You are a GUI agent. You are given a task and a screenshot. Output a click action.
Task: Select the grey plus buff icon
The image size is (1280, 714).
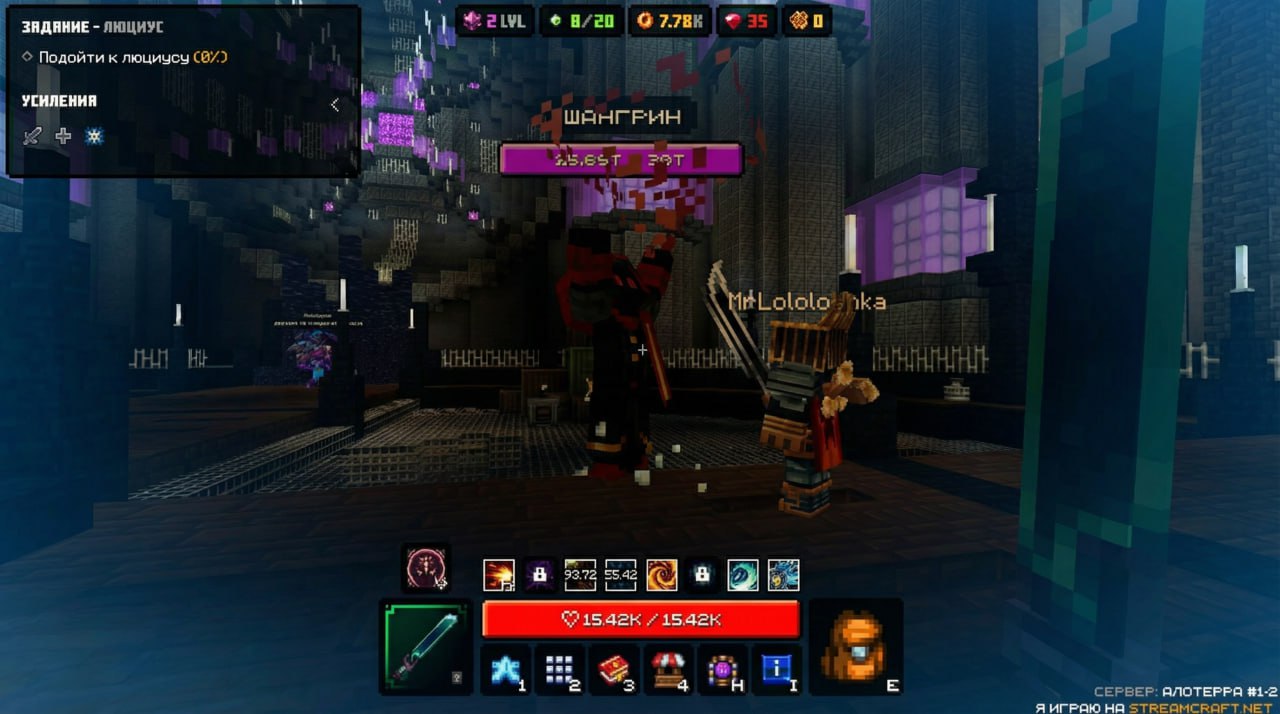click(x=63, y=136)
